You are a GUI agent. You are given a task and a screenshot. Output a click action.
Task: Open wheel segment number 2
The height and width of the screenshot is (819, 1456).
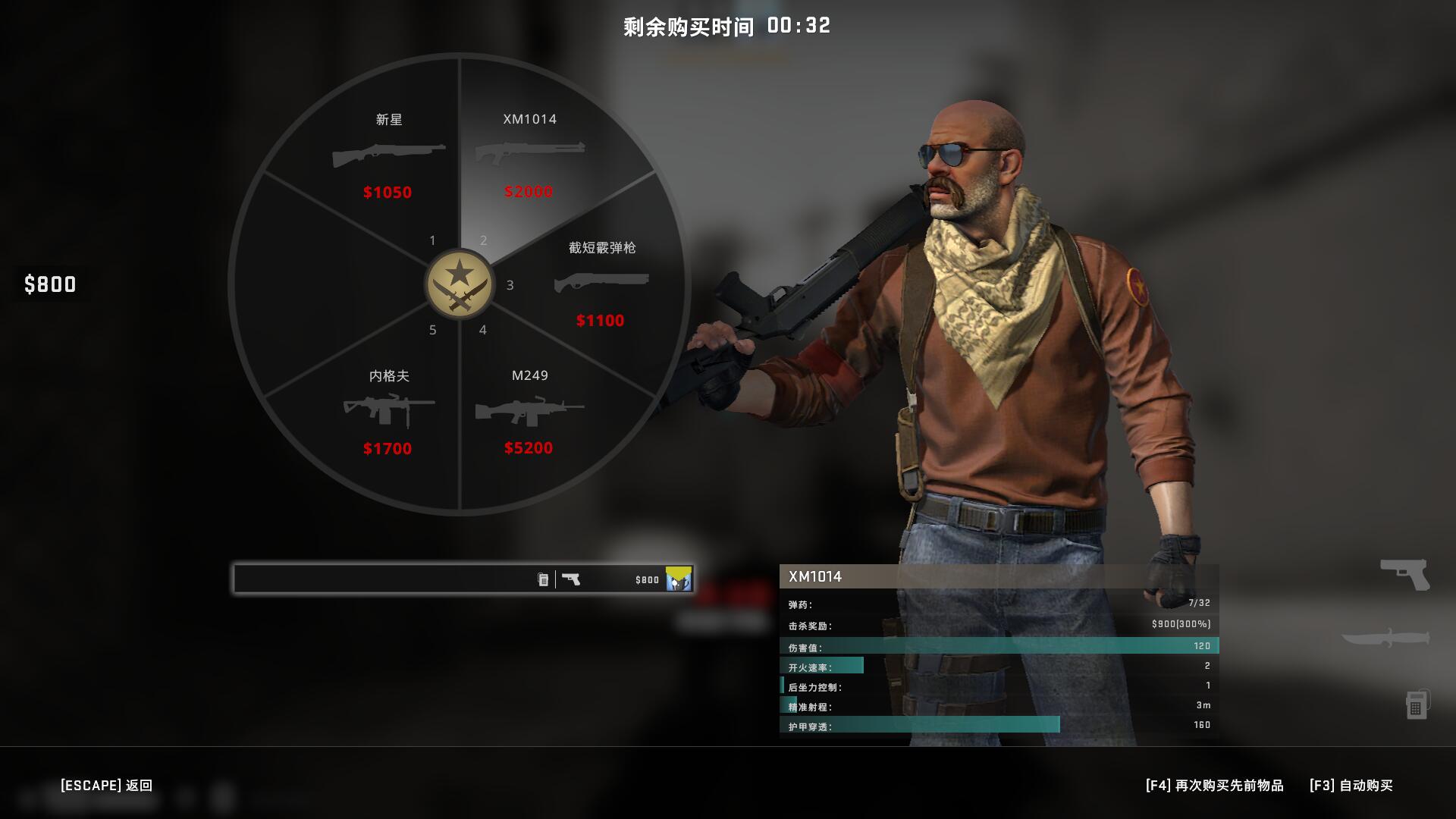tap(484, 240)
